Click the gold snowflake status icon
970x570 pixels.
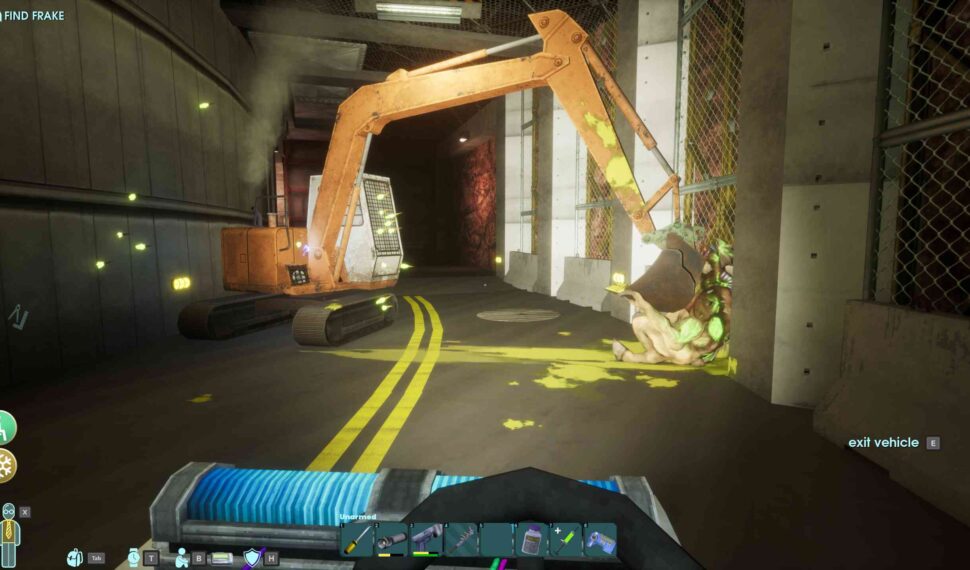pos(6,465)
